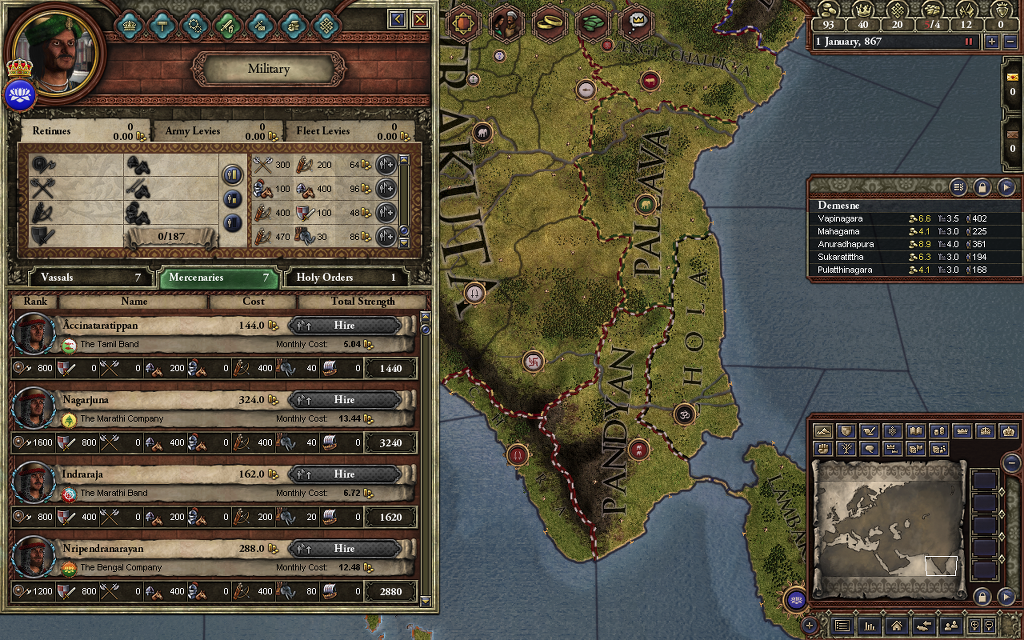Hire Nripendranarayan's Bengal Company
This screenshot has height=640, width=1024.
pos(345,548)
